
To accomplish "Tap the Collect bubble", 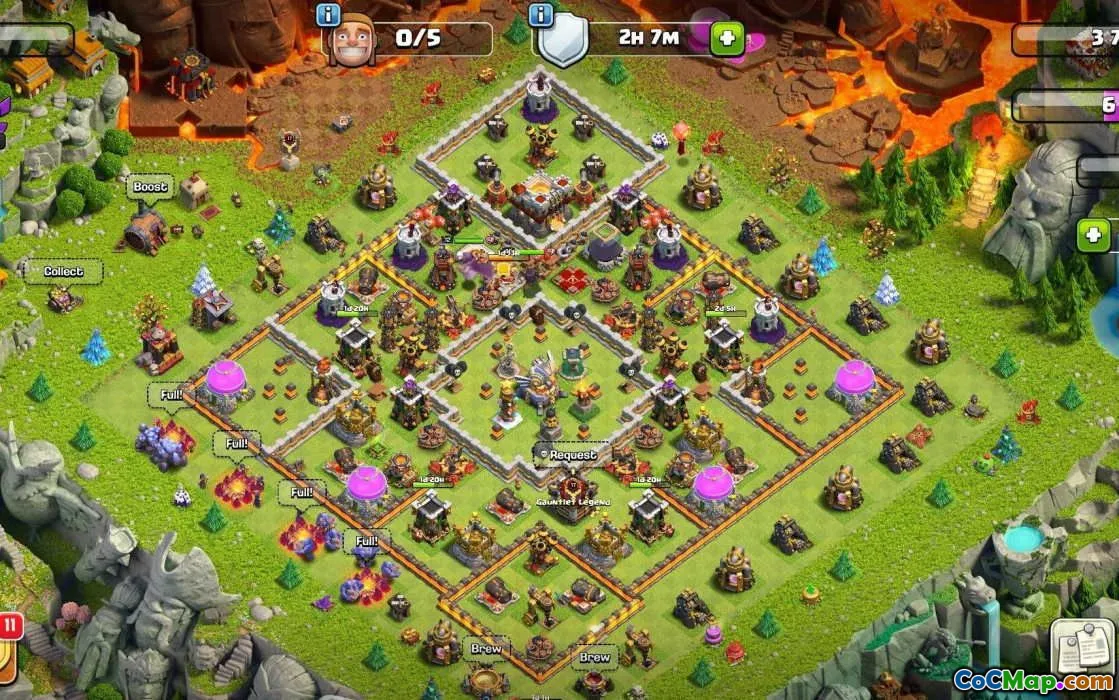I will click(x=64, y=271).
